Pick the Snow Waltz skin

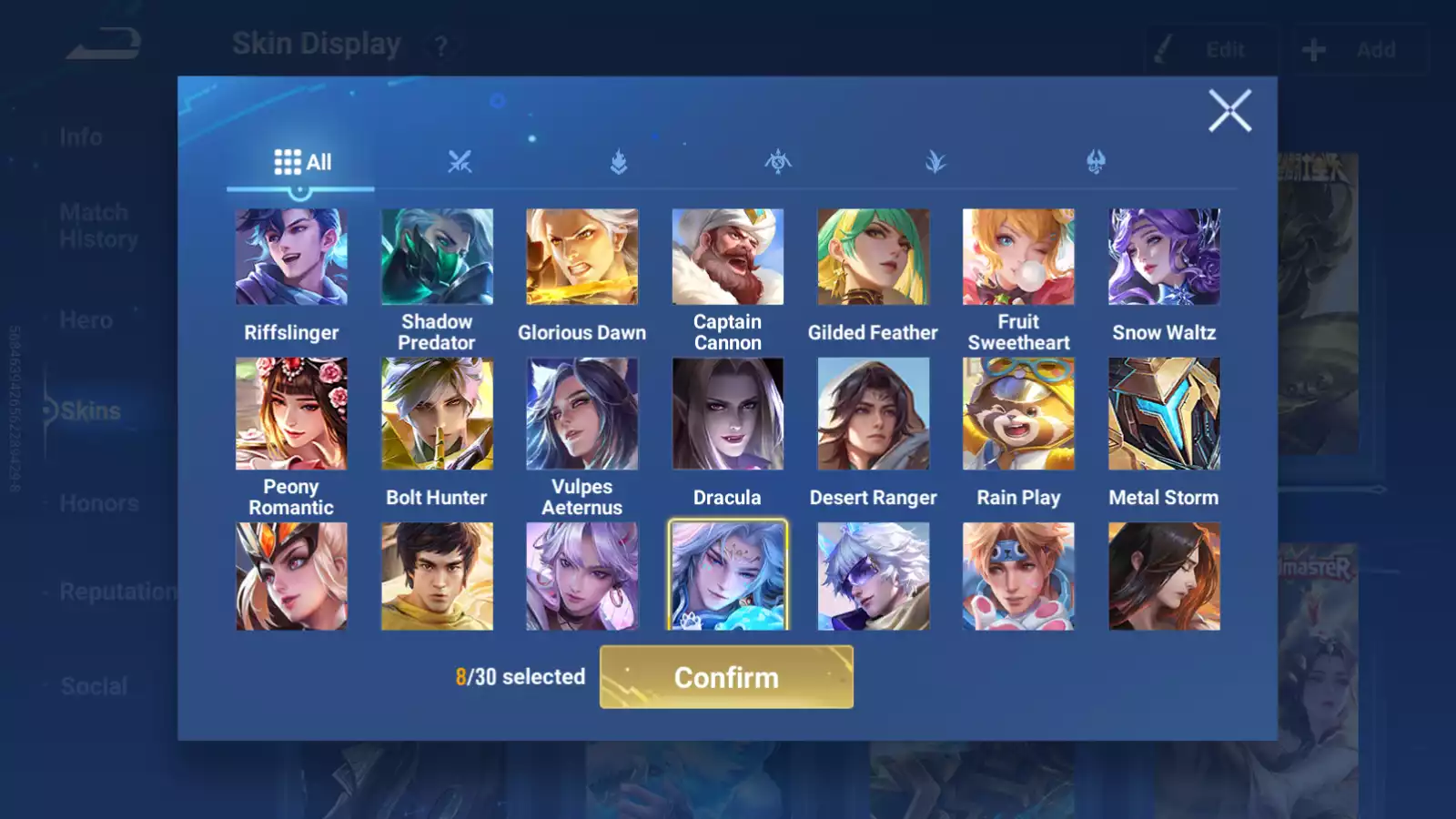pyautogui.click(x=1164, y=258)
